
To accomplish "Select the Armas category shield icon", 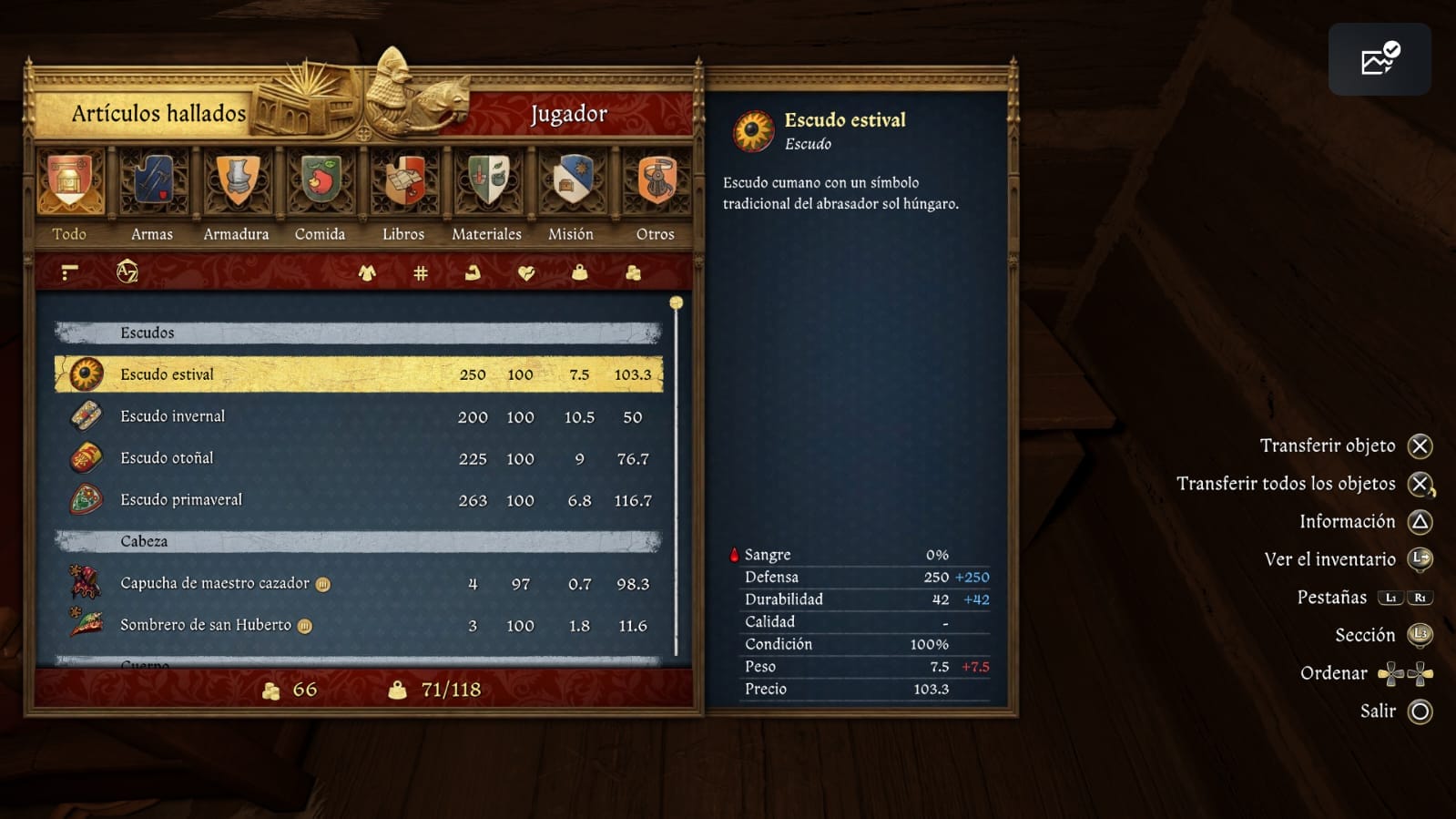I will point(151,182).
